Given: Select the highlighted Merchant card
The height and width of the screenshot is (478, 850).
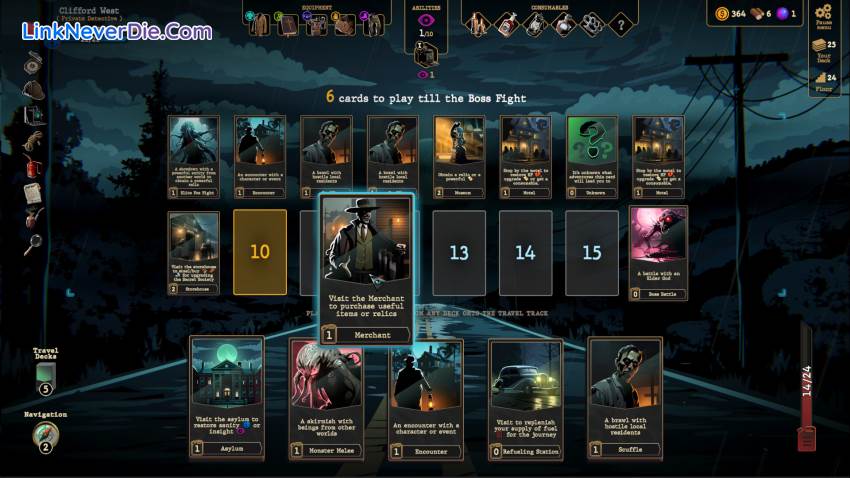Looking at the screenshot, I should [366, 268].
